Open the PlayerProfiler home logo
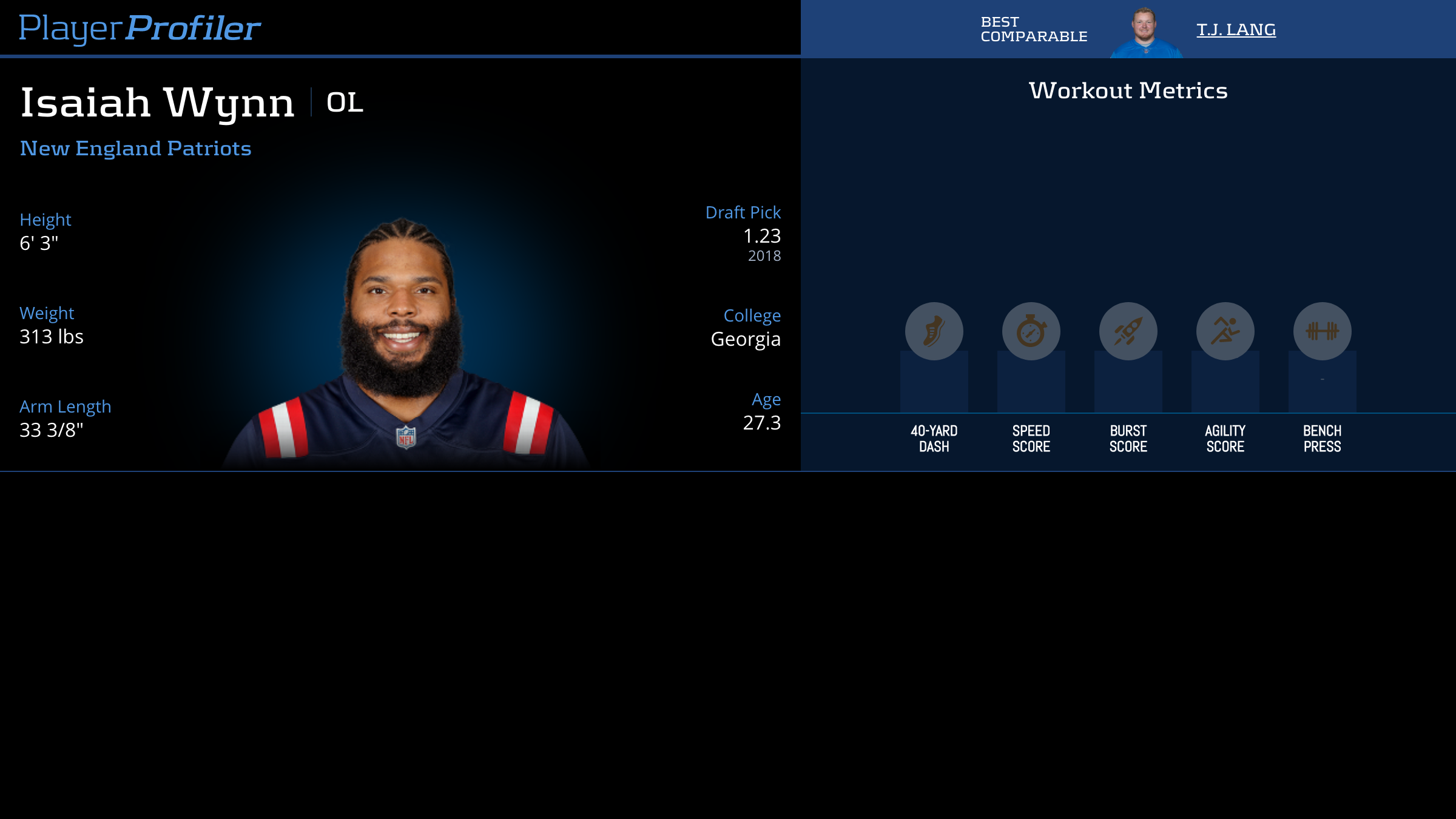 tap(140, 29)
